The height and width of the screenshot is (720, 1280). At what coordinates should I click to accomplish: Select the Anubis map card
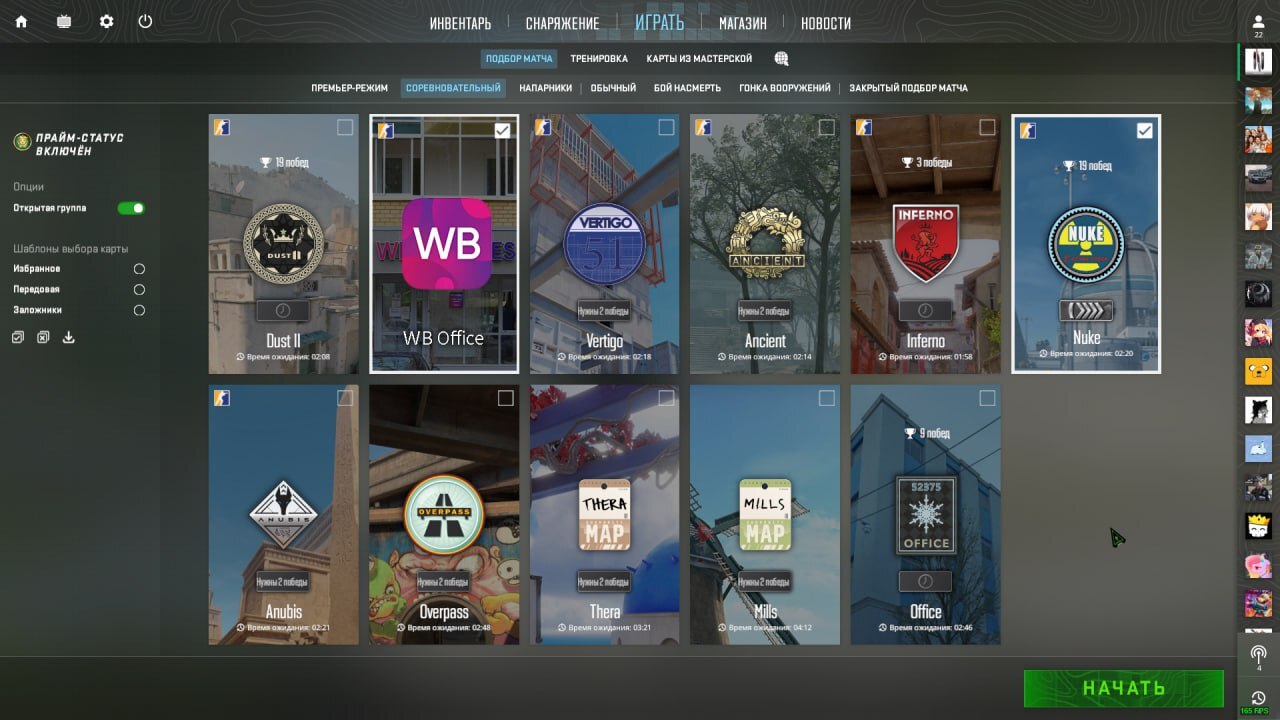tap(283, 515)
